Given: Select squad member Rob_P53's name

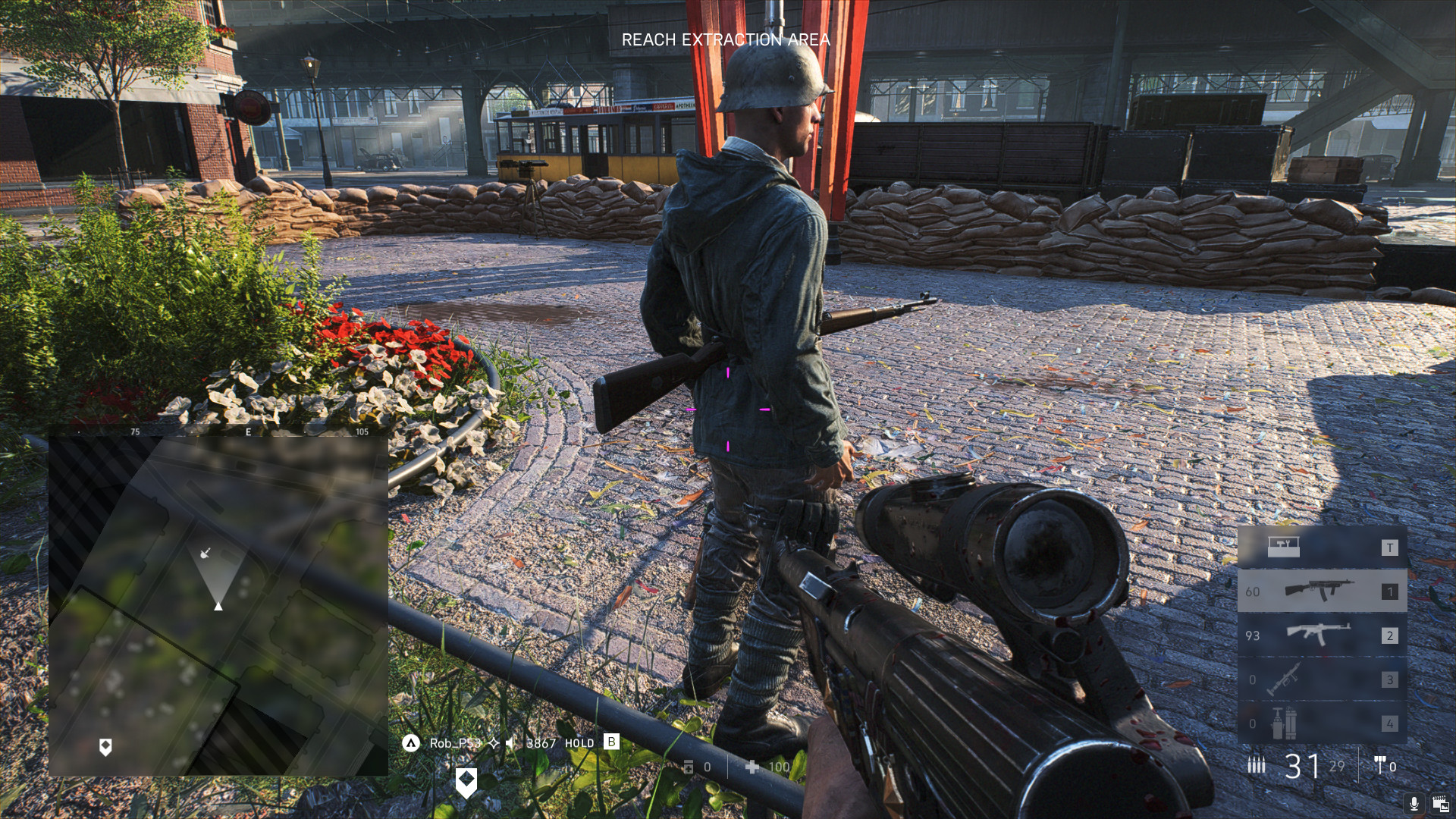Looking at the screenshot, I should click(455, 743).
